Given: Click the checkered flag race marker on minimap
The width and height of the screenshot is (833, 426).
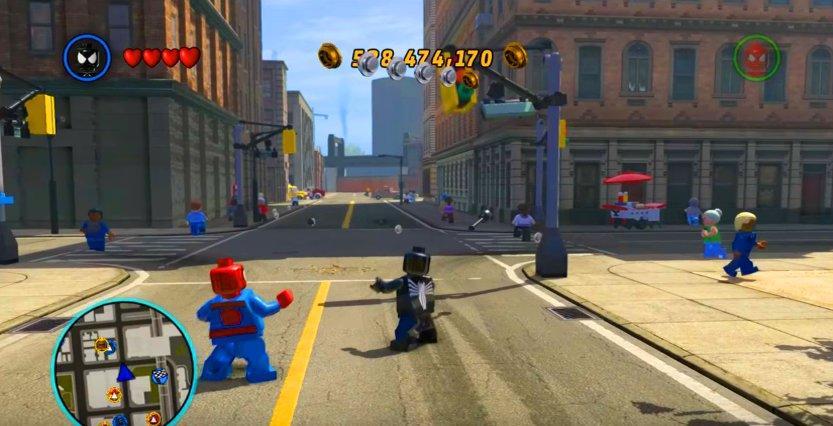Looking at the screenshot, I should (x=160, y=376).
